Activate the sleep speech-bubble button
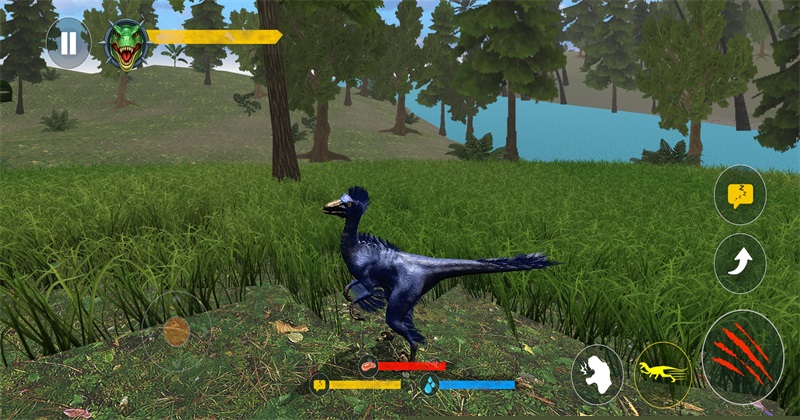Viewport: 800px width, 420px height. pyautogui.click(x=740, y=194)
